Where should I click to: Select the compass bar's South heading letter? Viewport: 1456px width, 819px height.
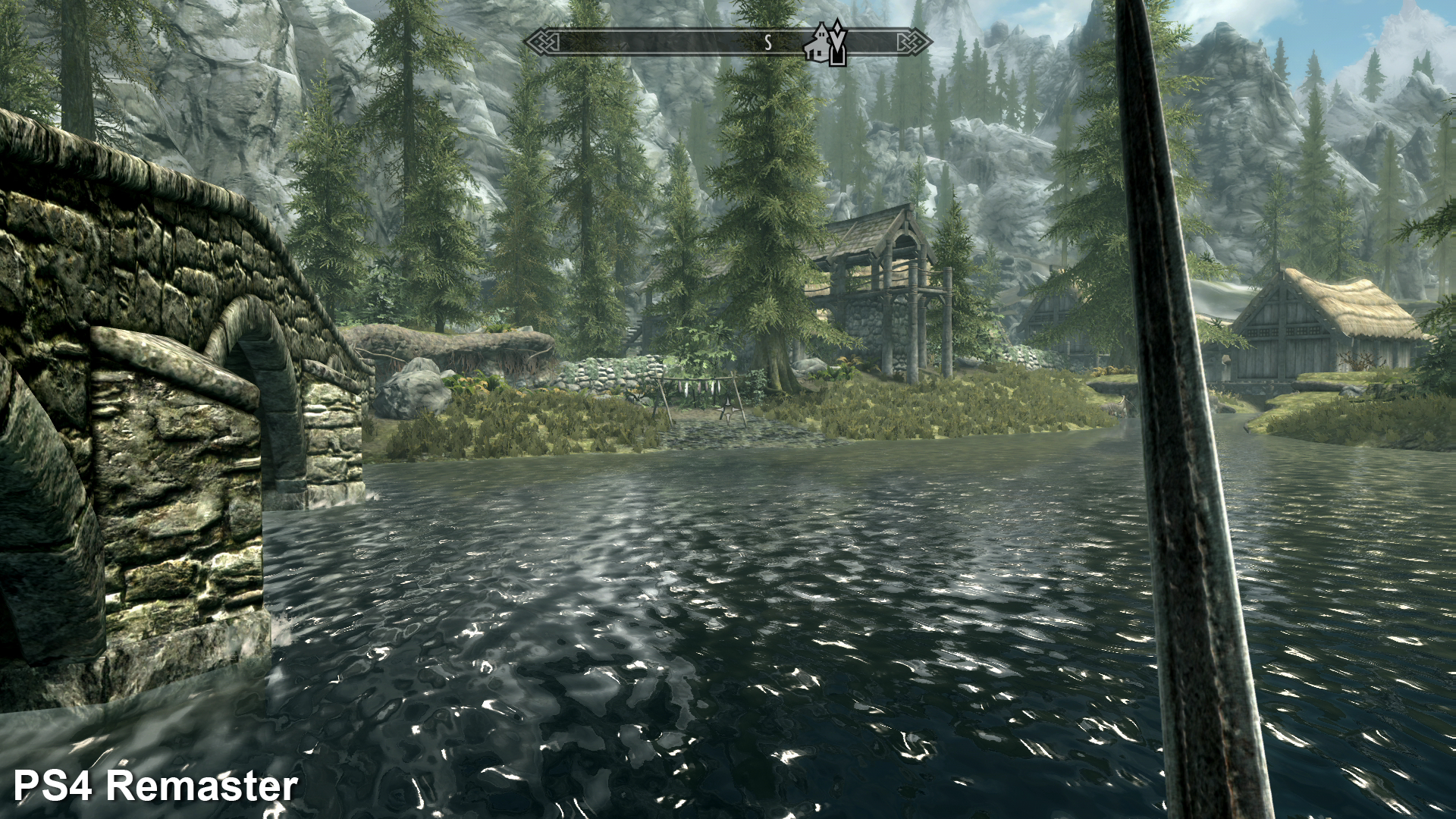[x=767, y=43]
